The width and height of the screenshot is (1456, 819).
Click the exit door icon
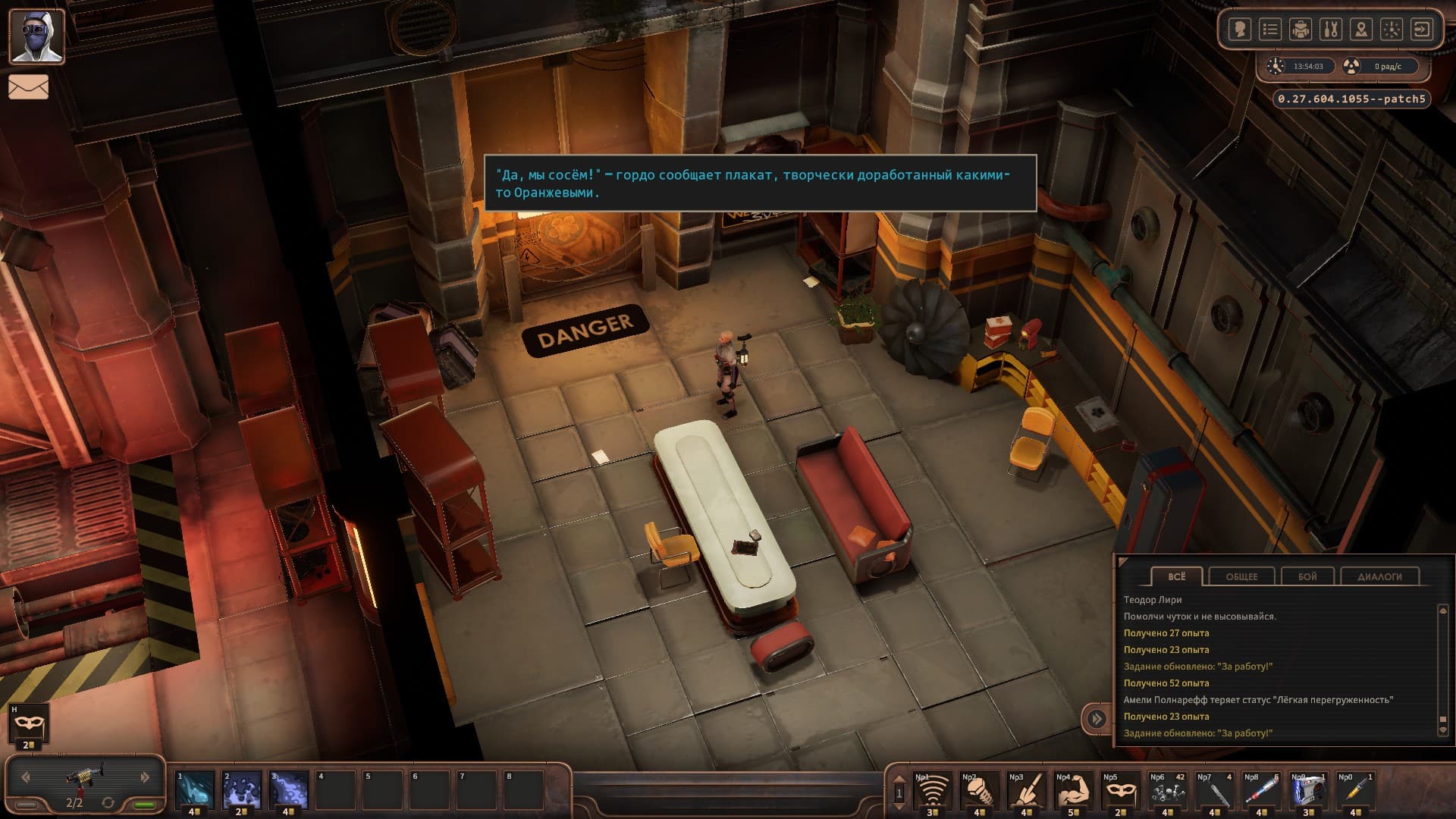[1422, 30]
